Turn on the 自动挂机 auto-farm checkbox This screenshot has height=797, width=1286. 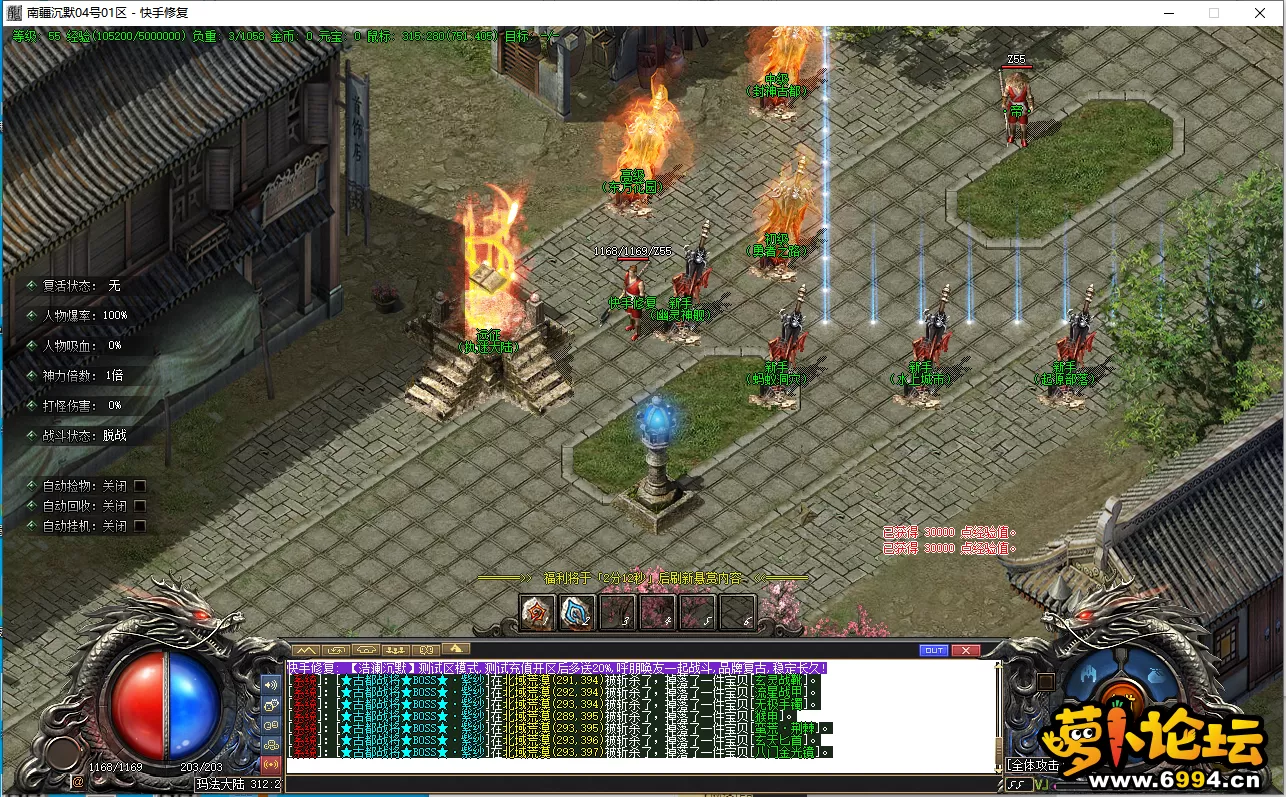[140, 526]
